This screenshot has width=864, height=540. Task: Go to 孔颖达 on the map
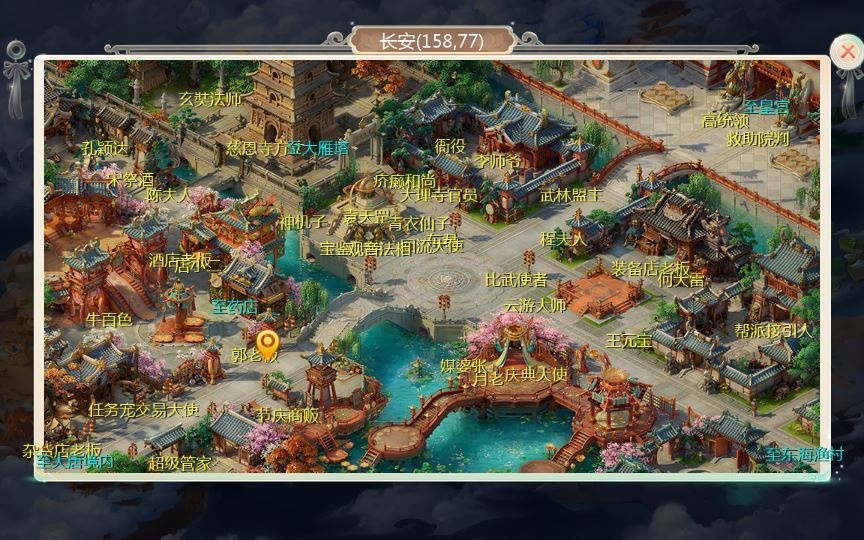105,148
